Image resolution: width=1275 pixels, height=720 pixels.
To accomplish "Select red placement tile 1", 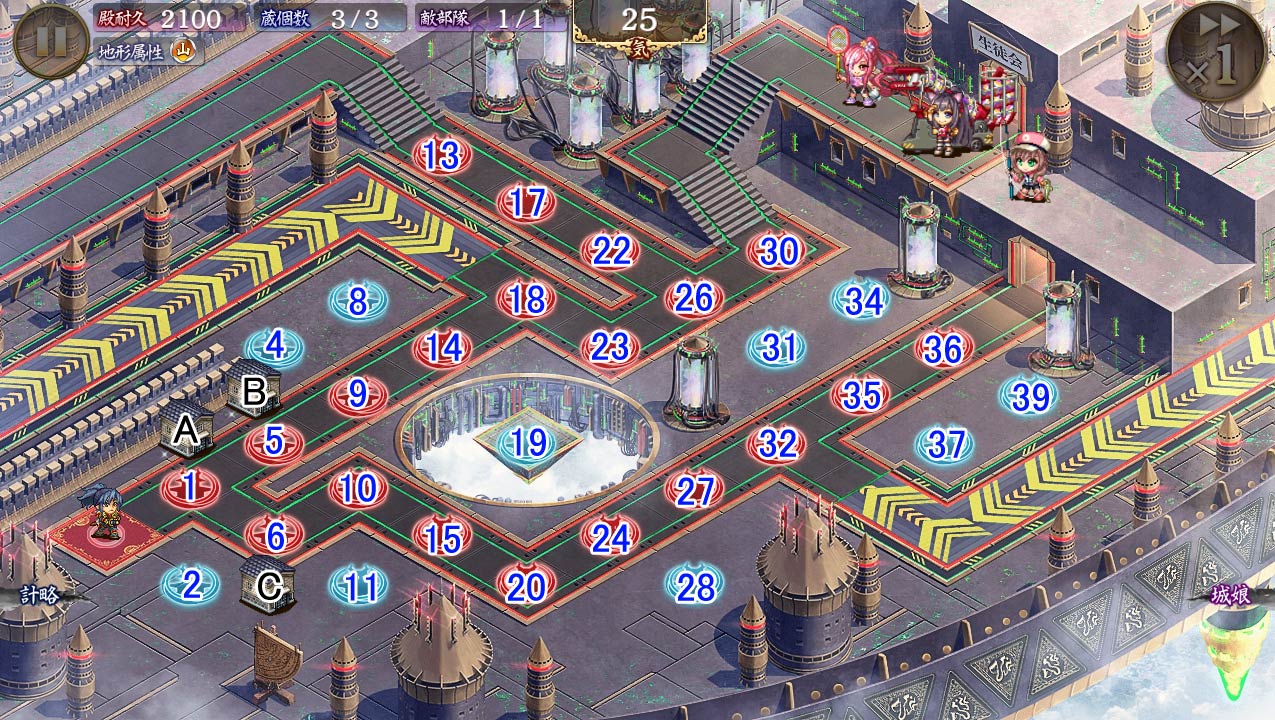I will (x=190, y=488).
